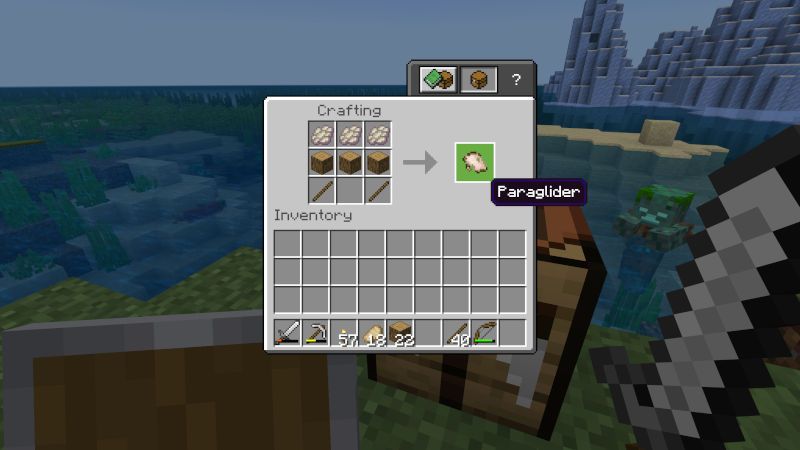Select the stack of 40 sticks
Screen dimensions: 800x450
(x=457, y=334)
